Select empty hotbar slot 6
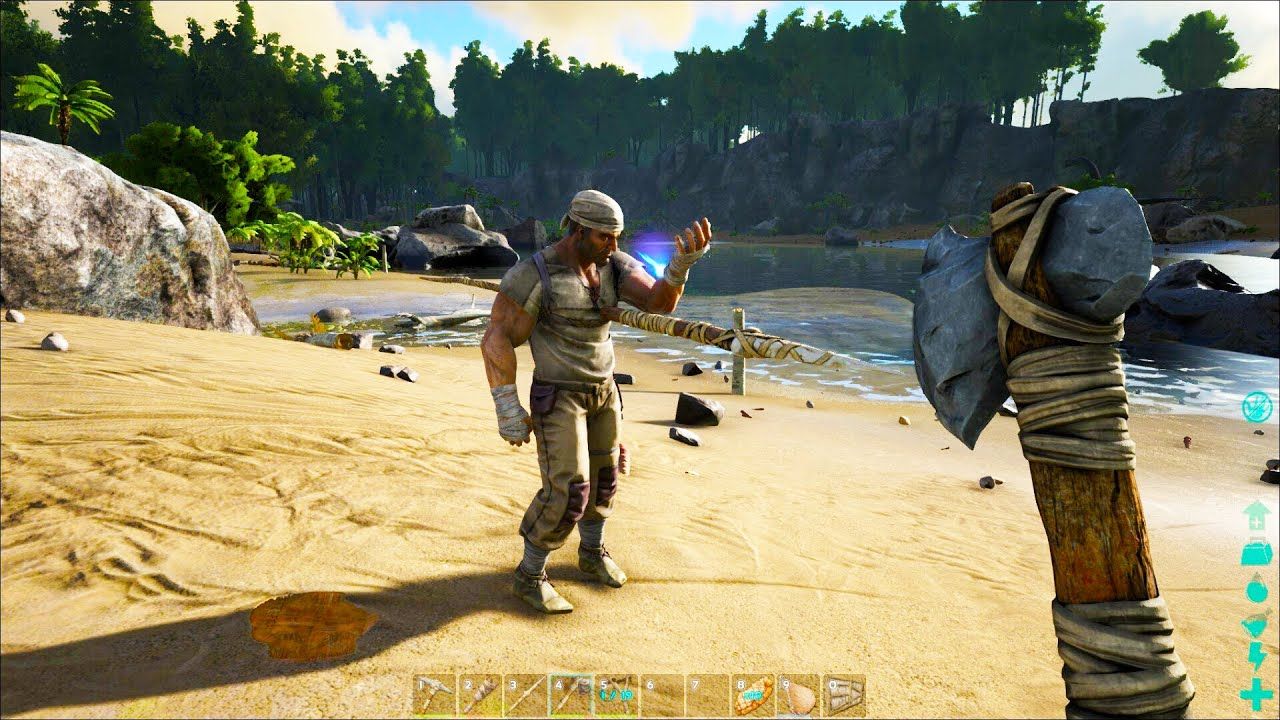Image resolution: width=1280 pixels, height=720 pixels. [661, 694]
